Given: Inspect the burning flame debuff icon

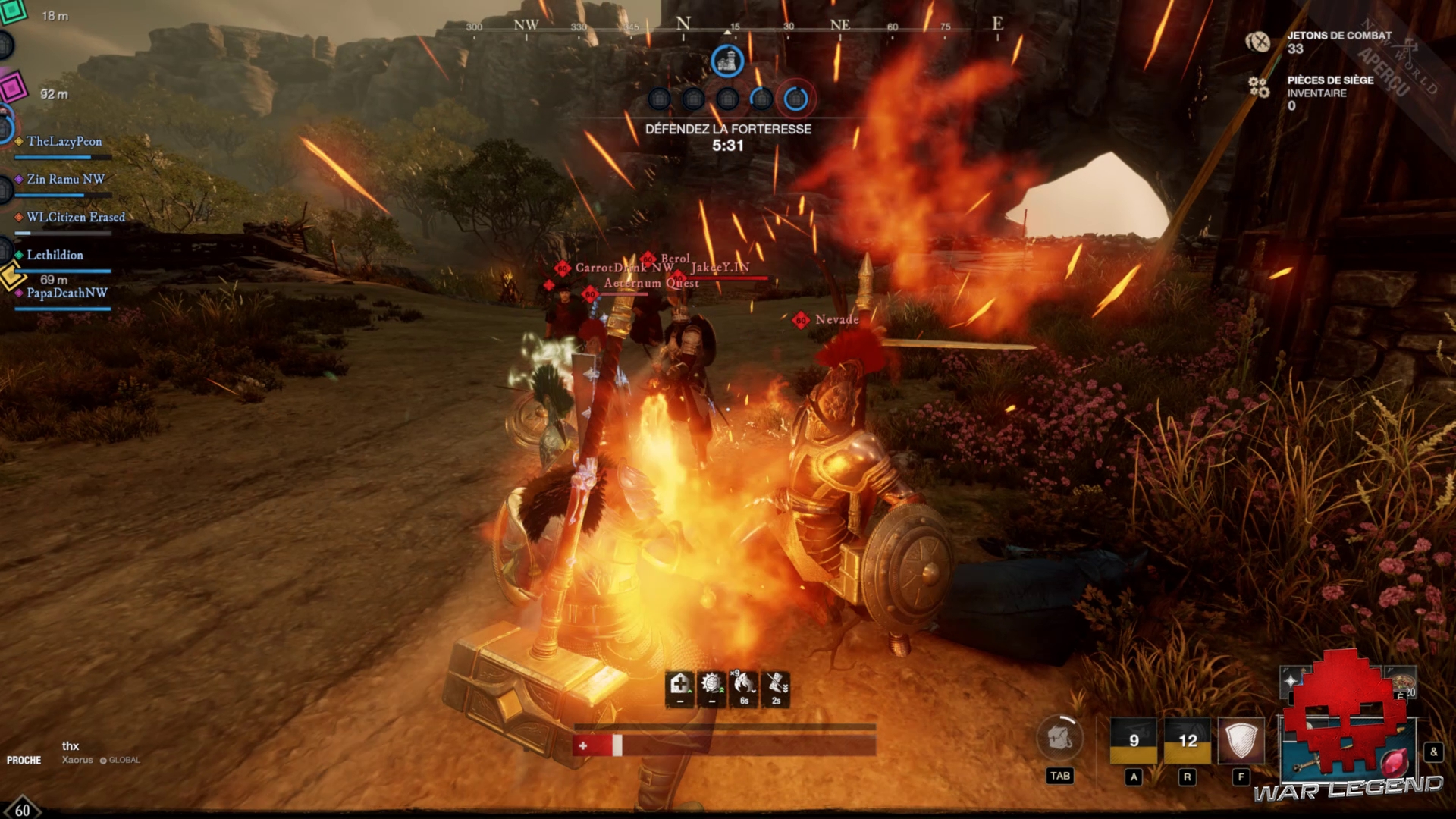Looking at the screenshot, I should pyautogui.click(x=744, y=686).
